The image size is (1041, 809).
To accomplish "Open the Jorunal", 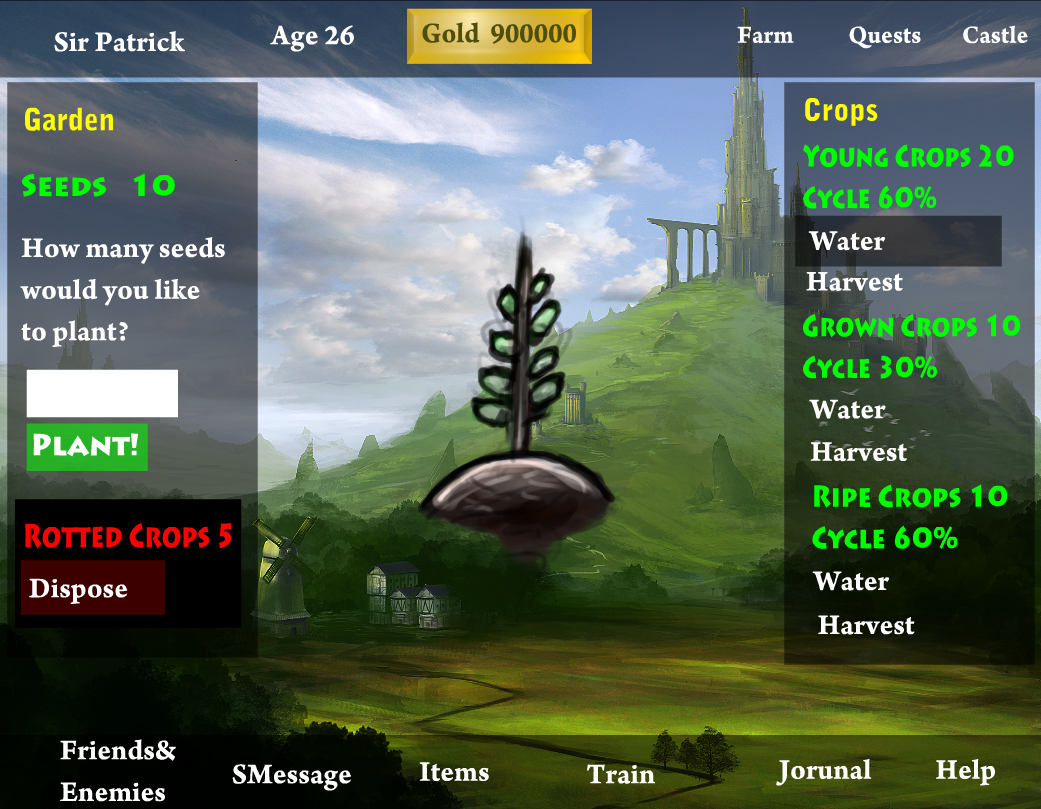I will tap(824, 770).
